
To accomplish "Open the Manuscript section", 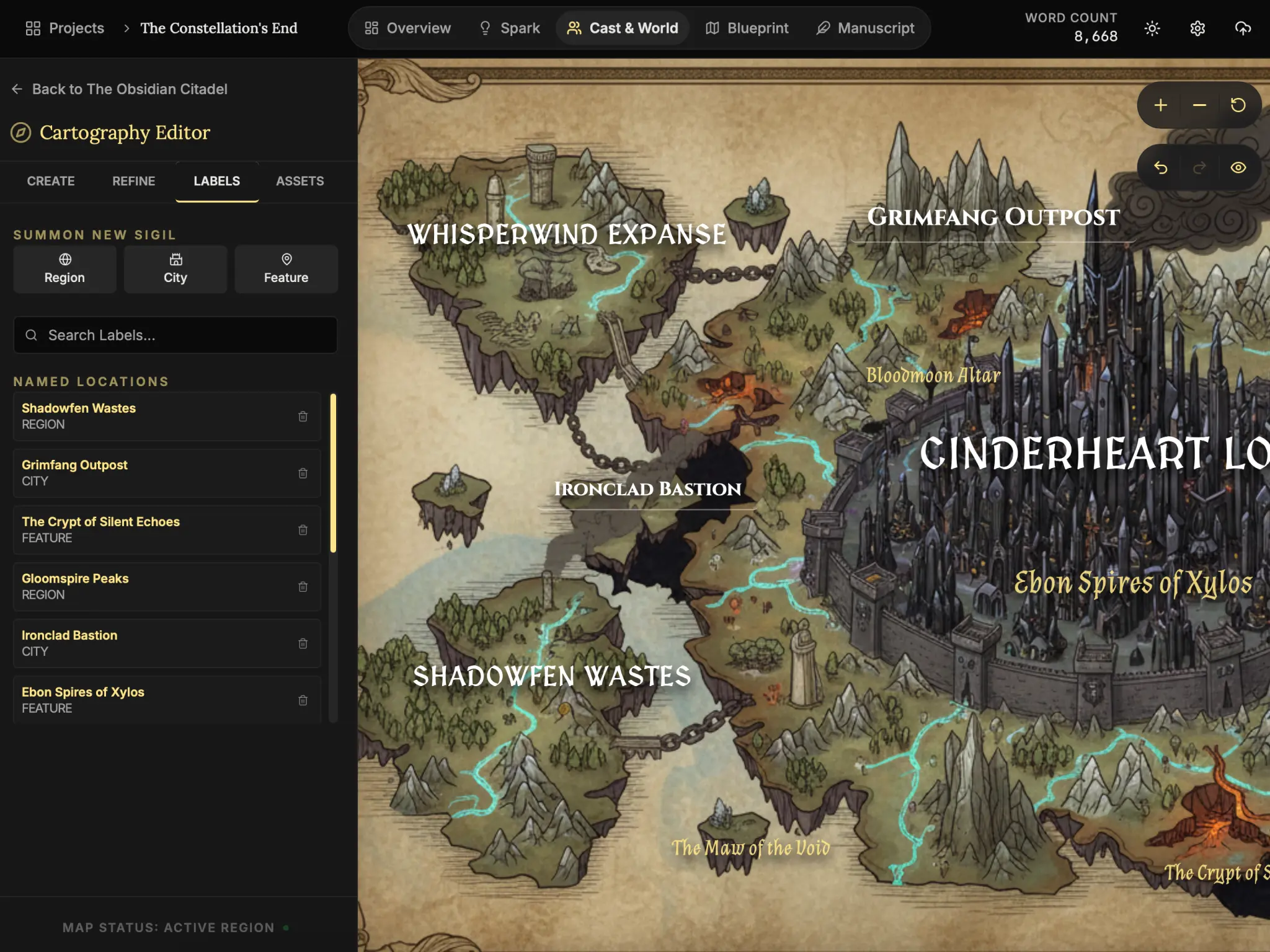I will 866,29.
